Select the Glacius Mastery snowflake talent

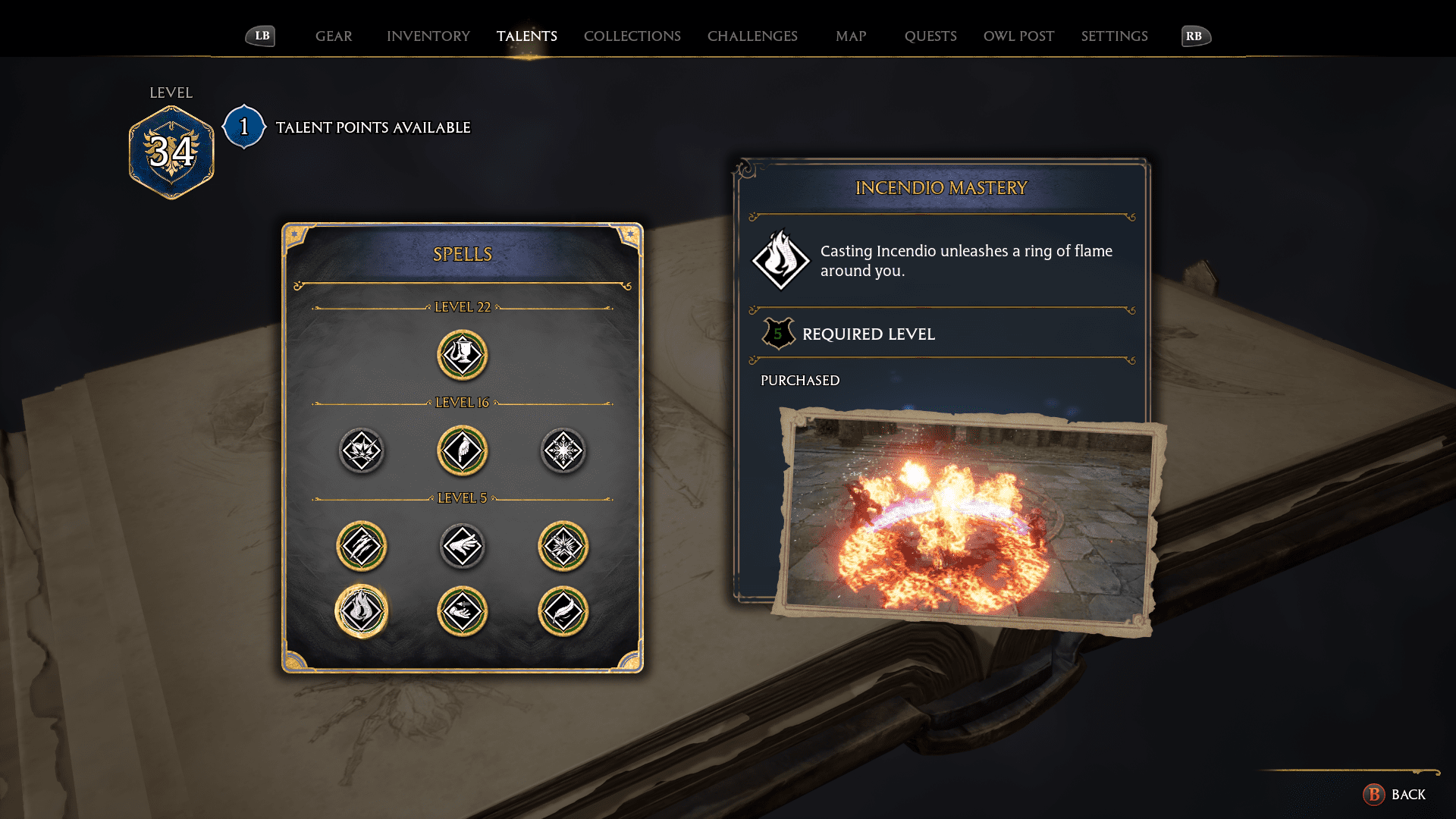(563, 450)
